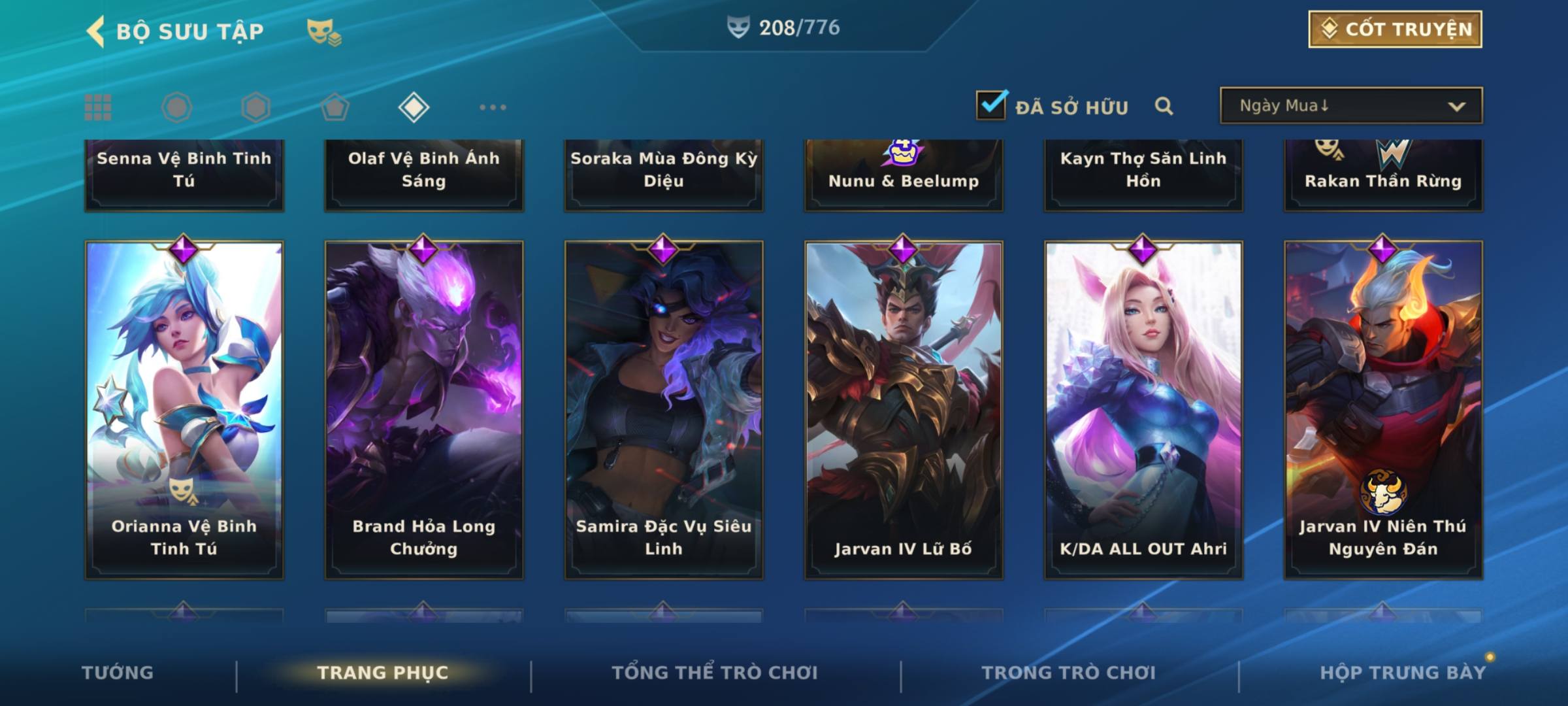Switch to the Tướng tab

[x=118, y=673]
